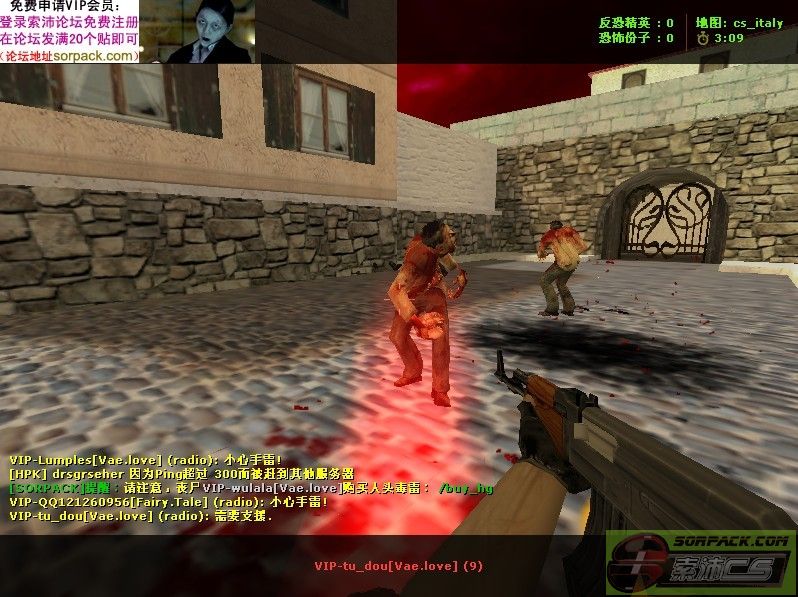This screenshot has width=798, height=597.
Task: Click the sorpack.com forum address text
Action: coord(70,56)
